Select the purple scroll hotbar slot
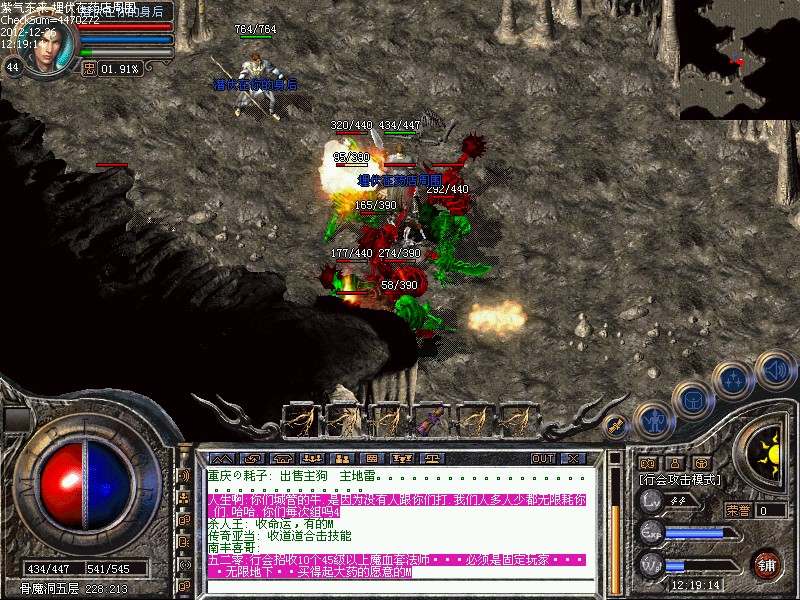This screenshot has width=800, height=600. tap(432, 420)
